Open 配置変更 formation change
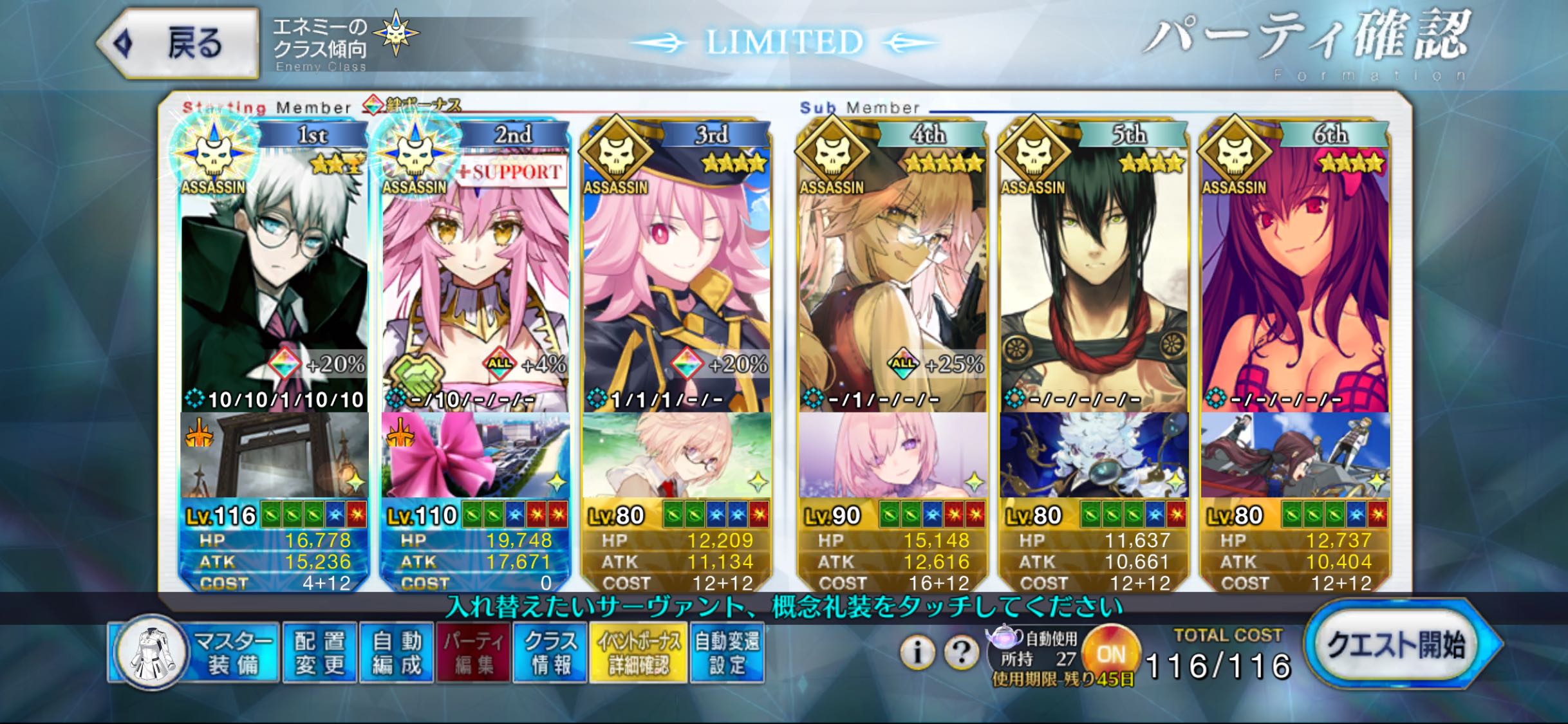Viewport: 1568px width, 724px height. (319, 653)
